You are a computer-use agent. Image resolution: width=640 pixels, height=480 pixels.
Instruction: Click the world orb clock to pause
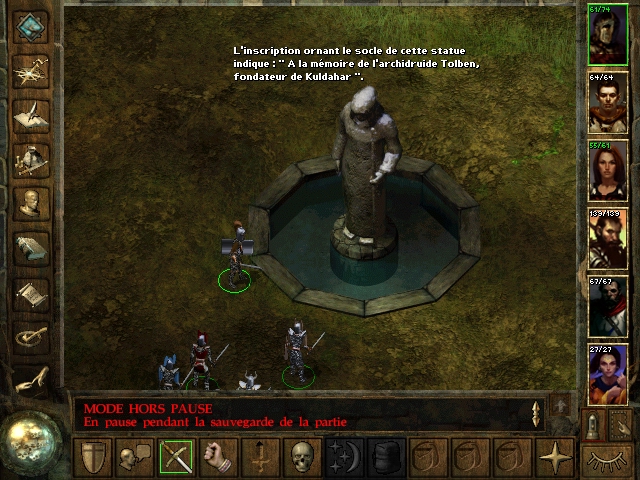[33, 439]
